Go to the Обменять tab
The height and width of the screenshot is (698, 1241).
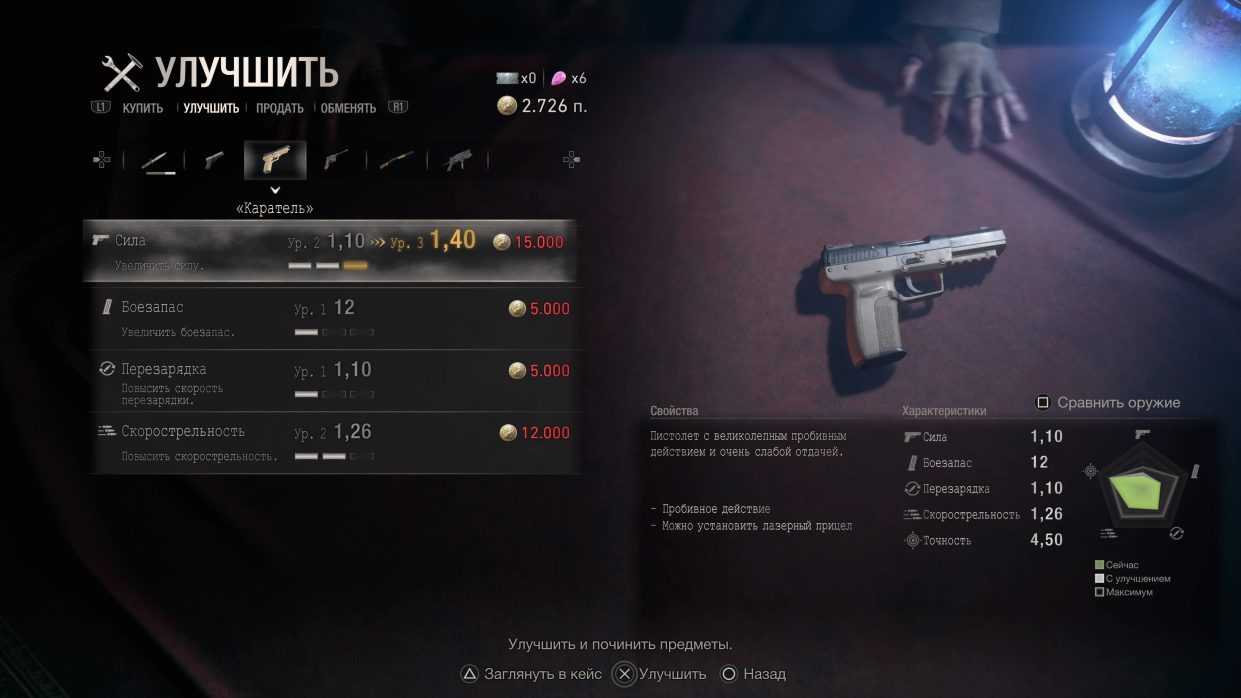pos(348,108)
